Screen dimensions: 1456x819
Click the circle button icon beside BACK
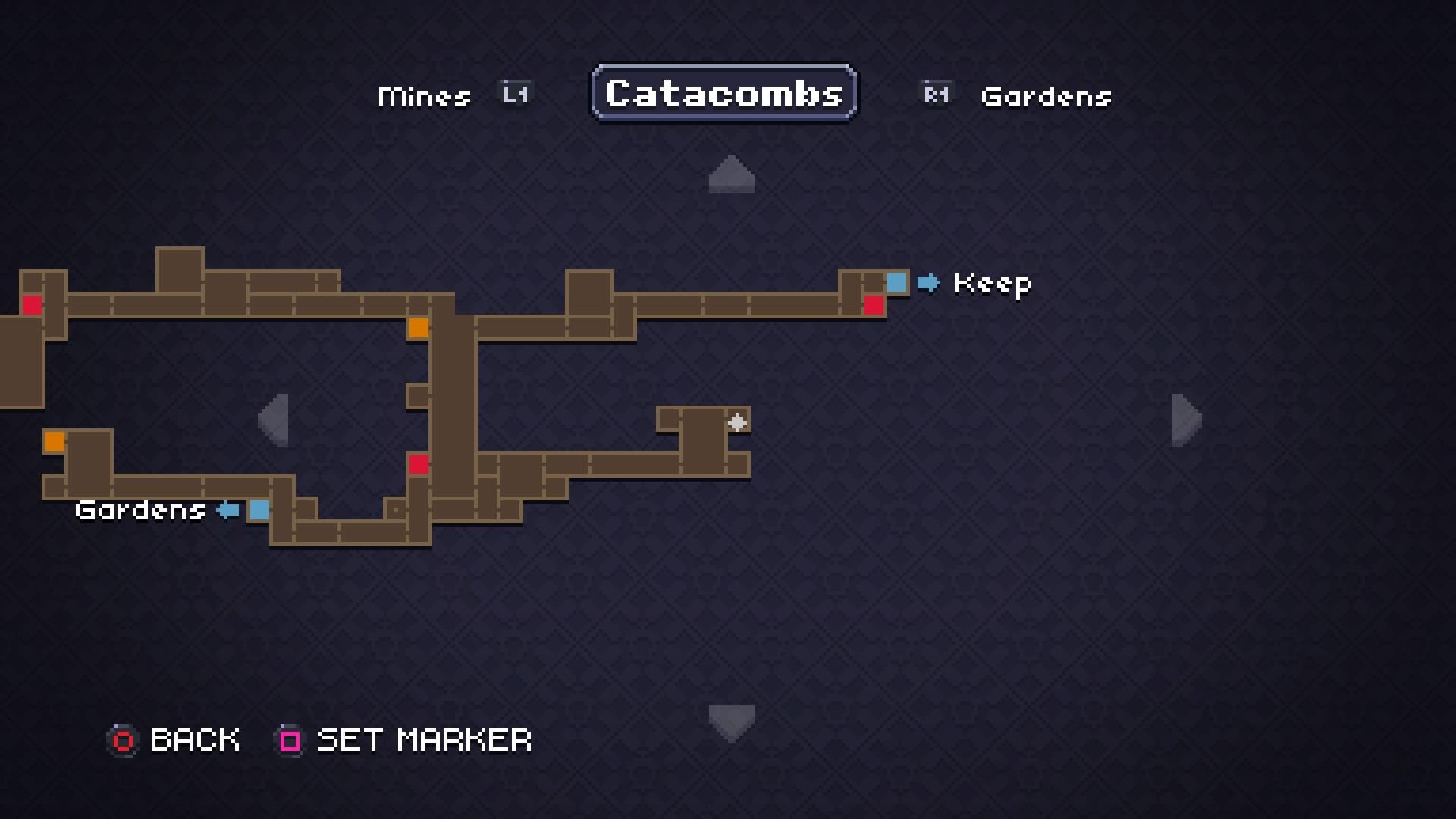[123, 740]
